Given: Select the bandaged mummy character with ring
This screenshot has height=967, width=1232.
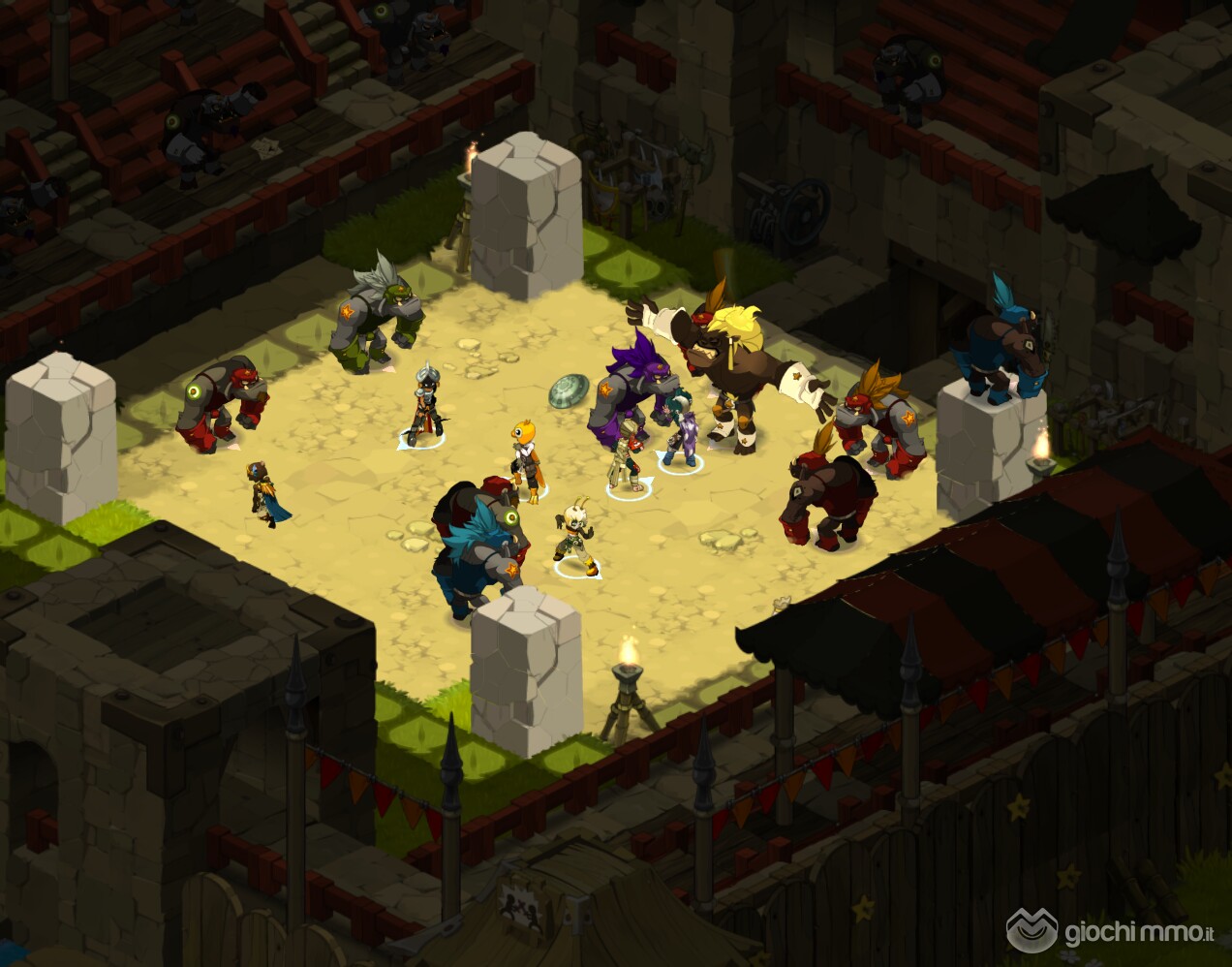Looking at the screenshot, I should tap(627, 456).
